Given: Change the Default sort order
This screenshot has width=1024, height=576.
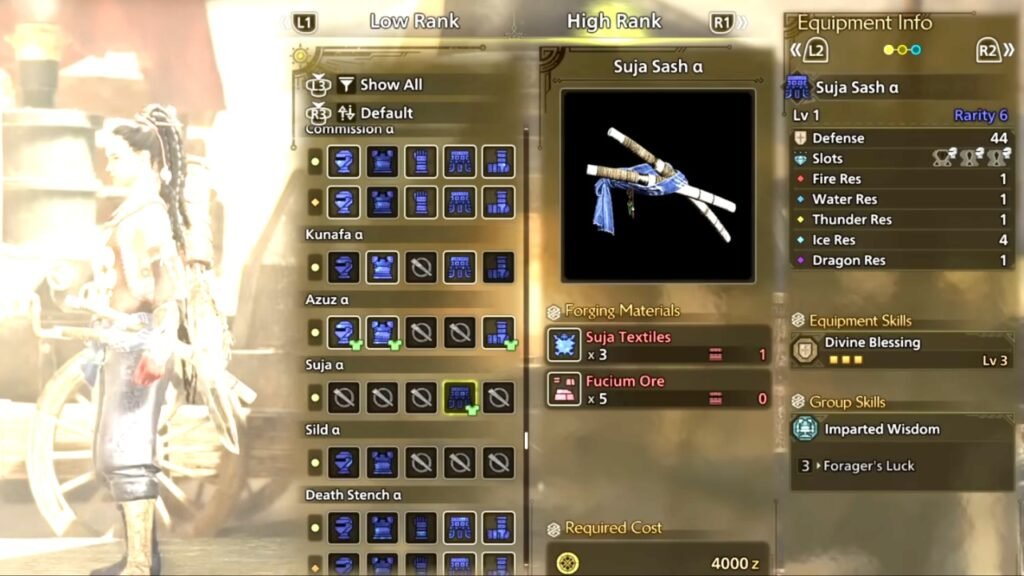Looking at the screenshot, I should [386, 113].
